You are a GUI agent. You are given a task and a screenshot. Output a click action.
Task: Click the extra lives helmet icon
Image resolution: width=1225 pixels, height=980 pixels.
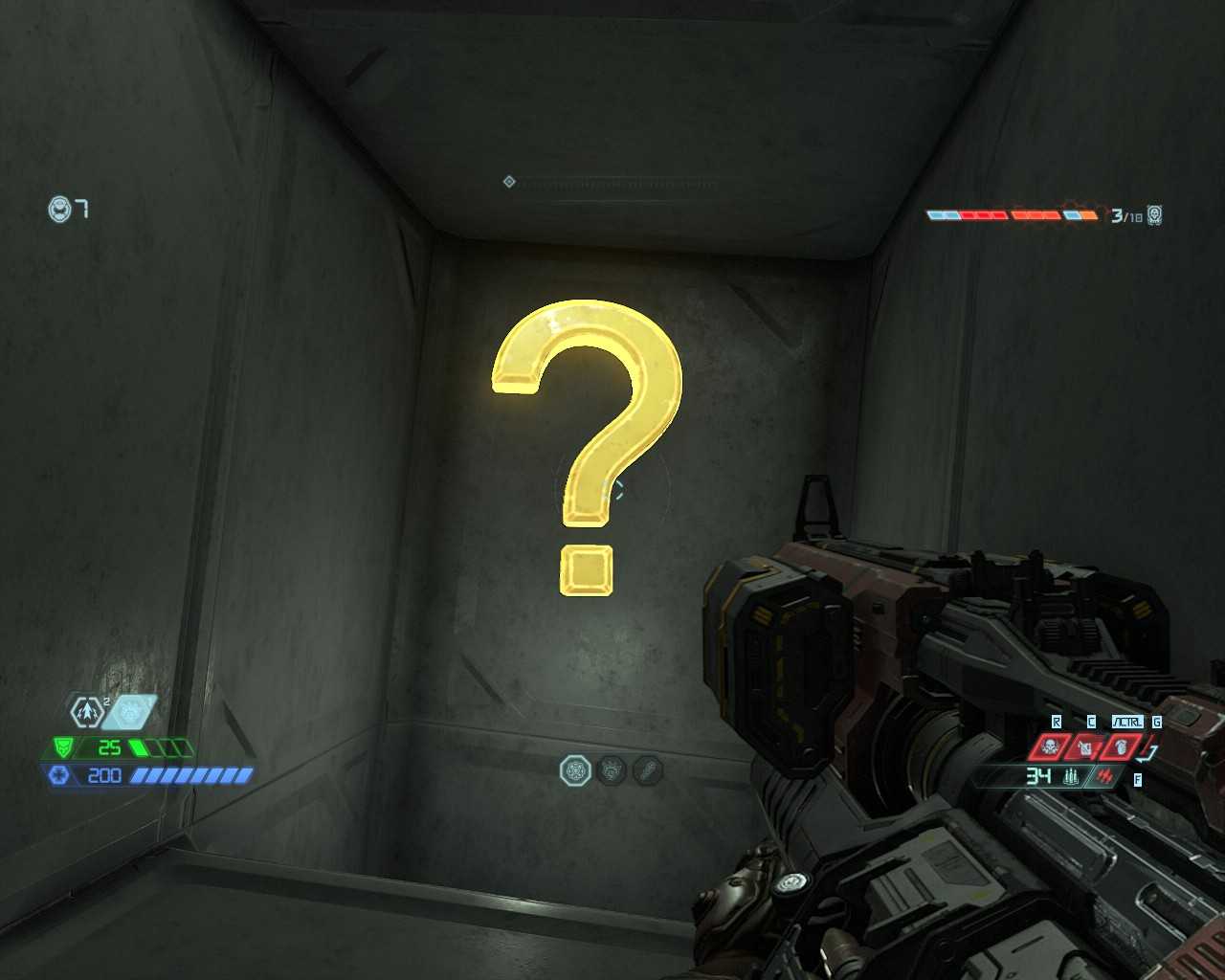(59, 209)
